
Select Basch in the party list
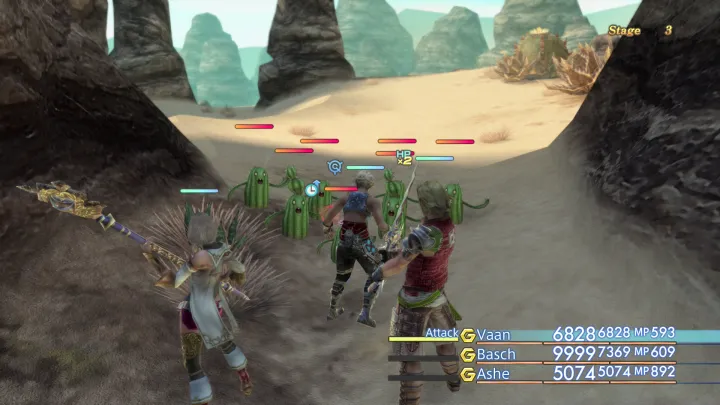pyautogui.click(x=498, y=354)
